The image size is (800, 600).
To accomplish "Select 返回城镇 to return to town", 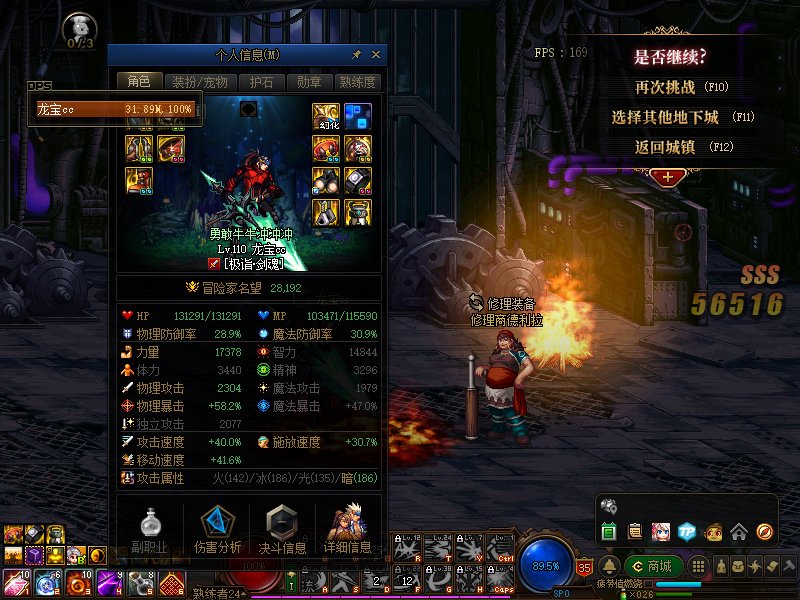I will point(669,147).
